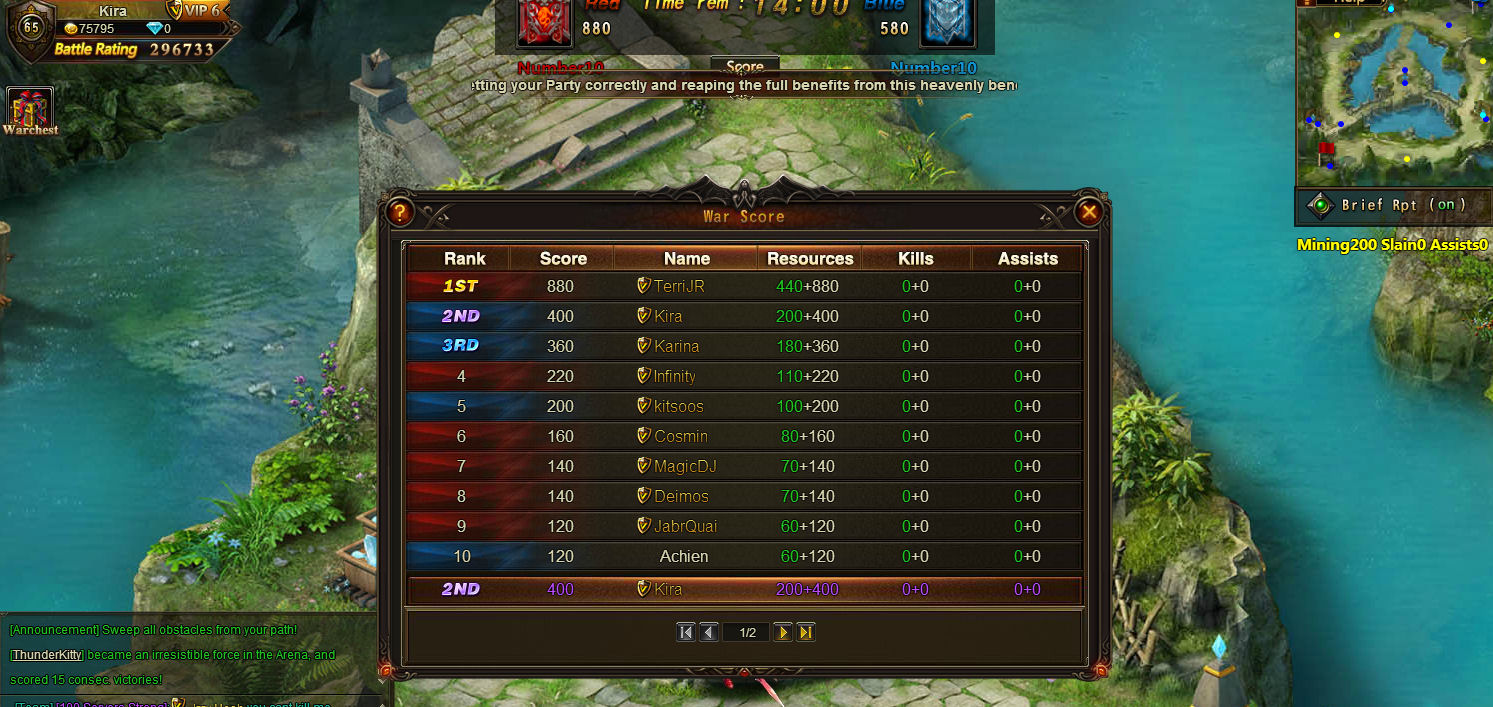
Task: Close the War Score window
Action: point(1089,211)
